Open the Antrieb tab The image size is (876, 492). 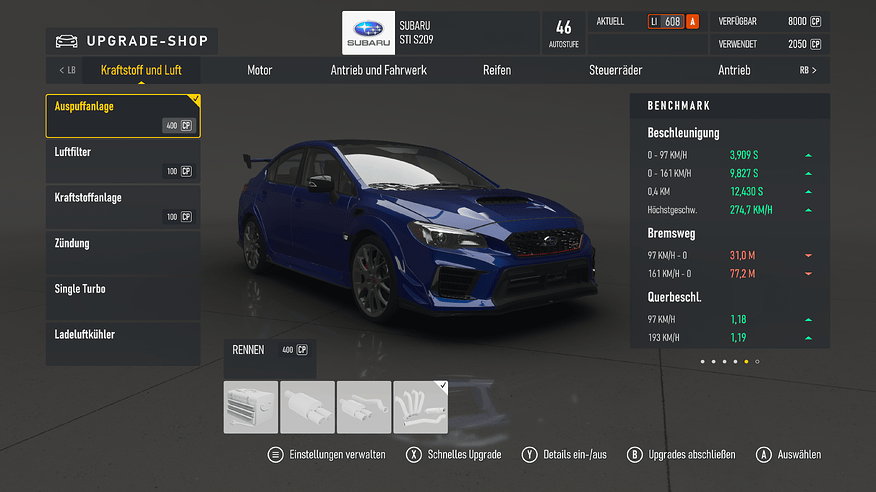734,71
